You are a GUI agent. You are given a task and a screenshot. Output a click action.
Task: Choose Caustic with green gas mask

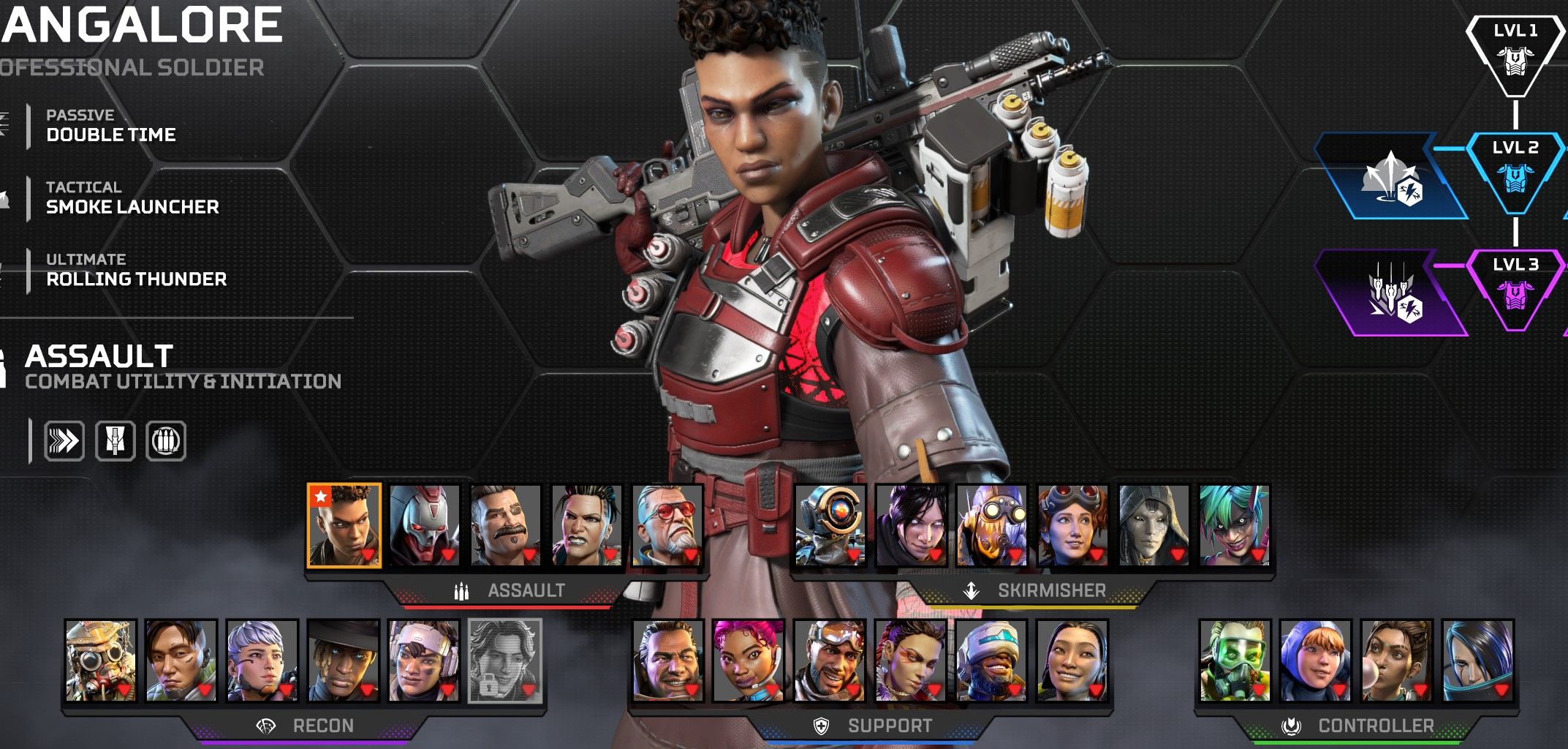1235,660
